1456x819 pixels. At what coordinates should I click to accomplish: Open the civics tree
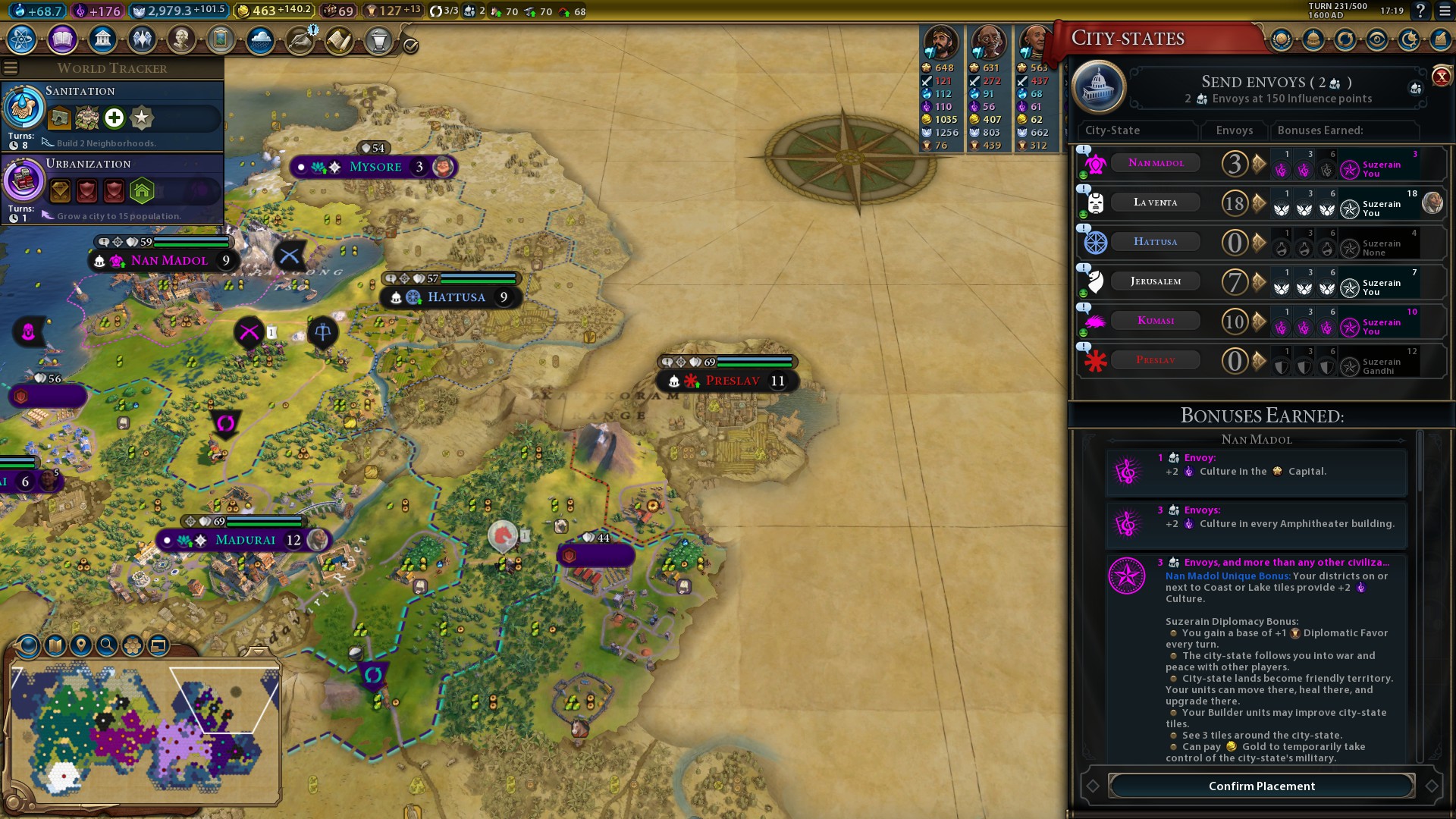62,39
